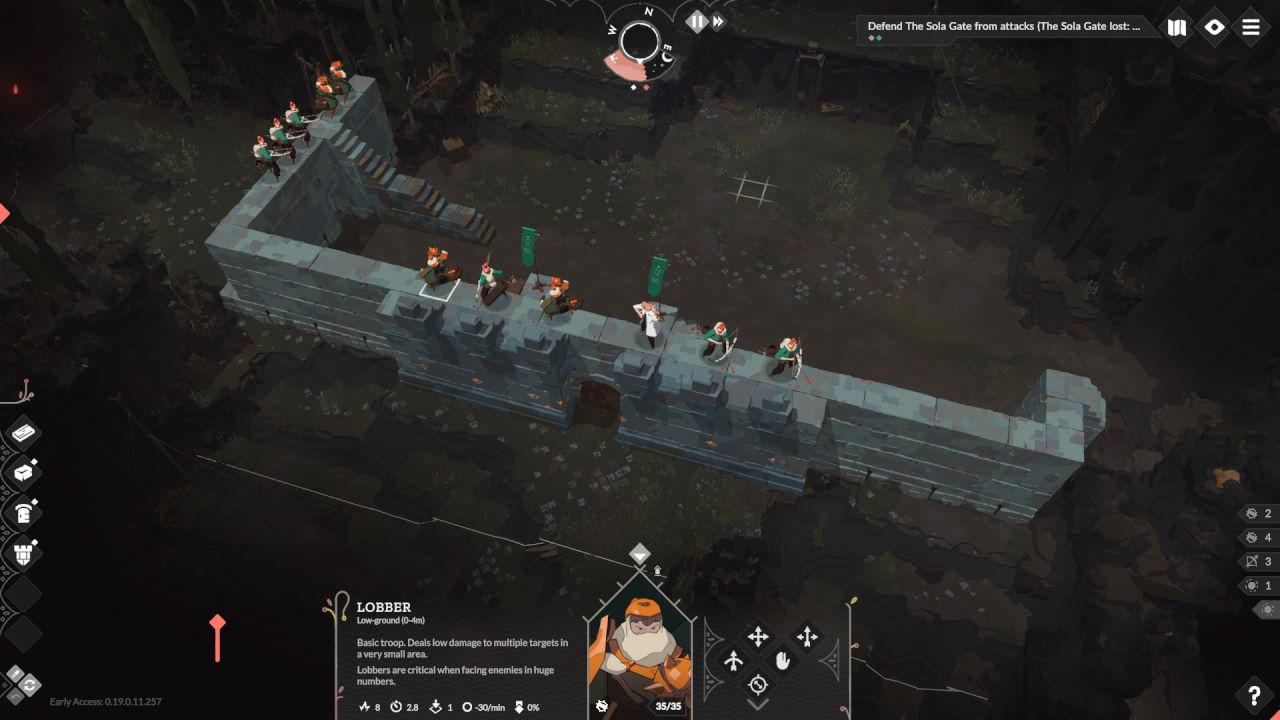Collapse the unit panel with down arrow

pos(758,706)
